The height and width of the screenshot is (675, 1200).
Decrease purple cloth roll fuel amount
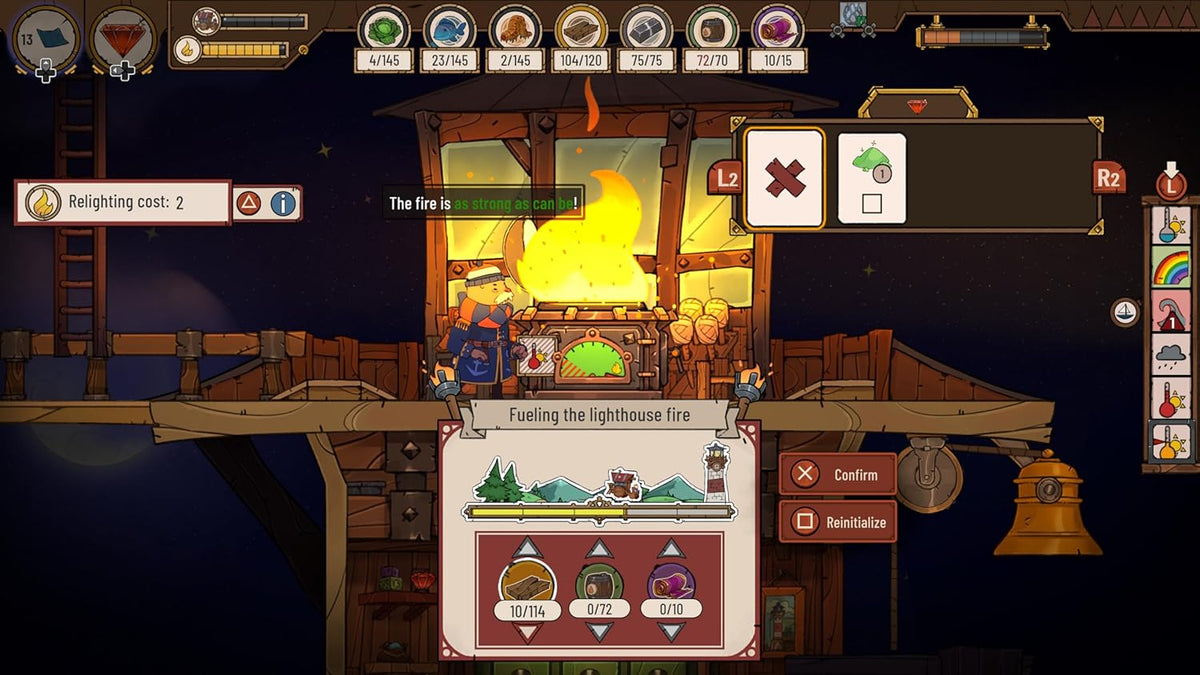pos(671,631)
